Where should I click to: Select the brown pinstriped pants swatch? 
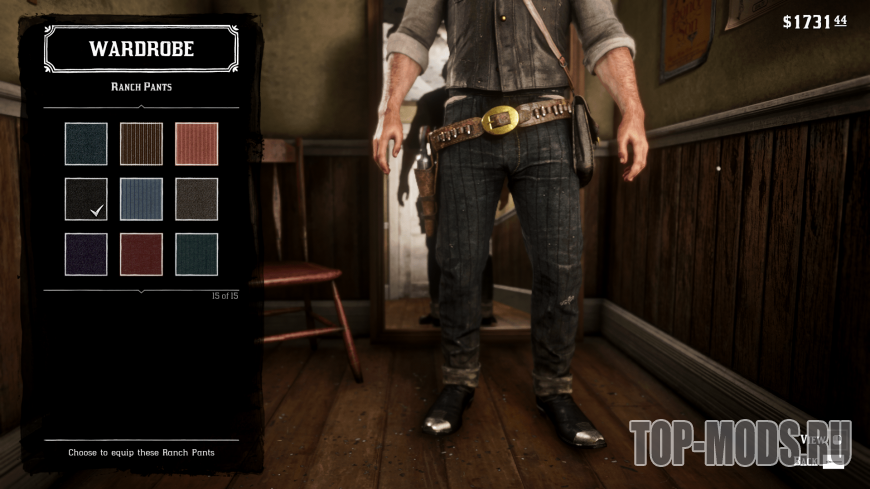click(141, 143)
